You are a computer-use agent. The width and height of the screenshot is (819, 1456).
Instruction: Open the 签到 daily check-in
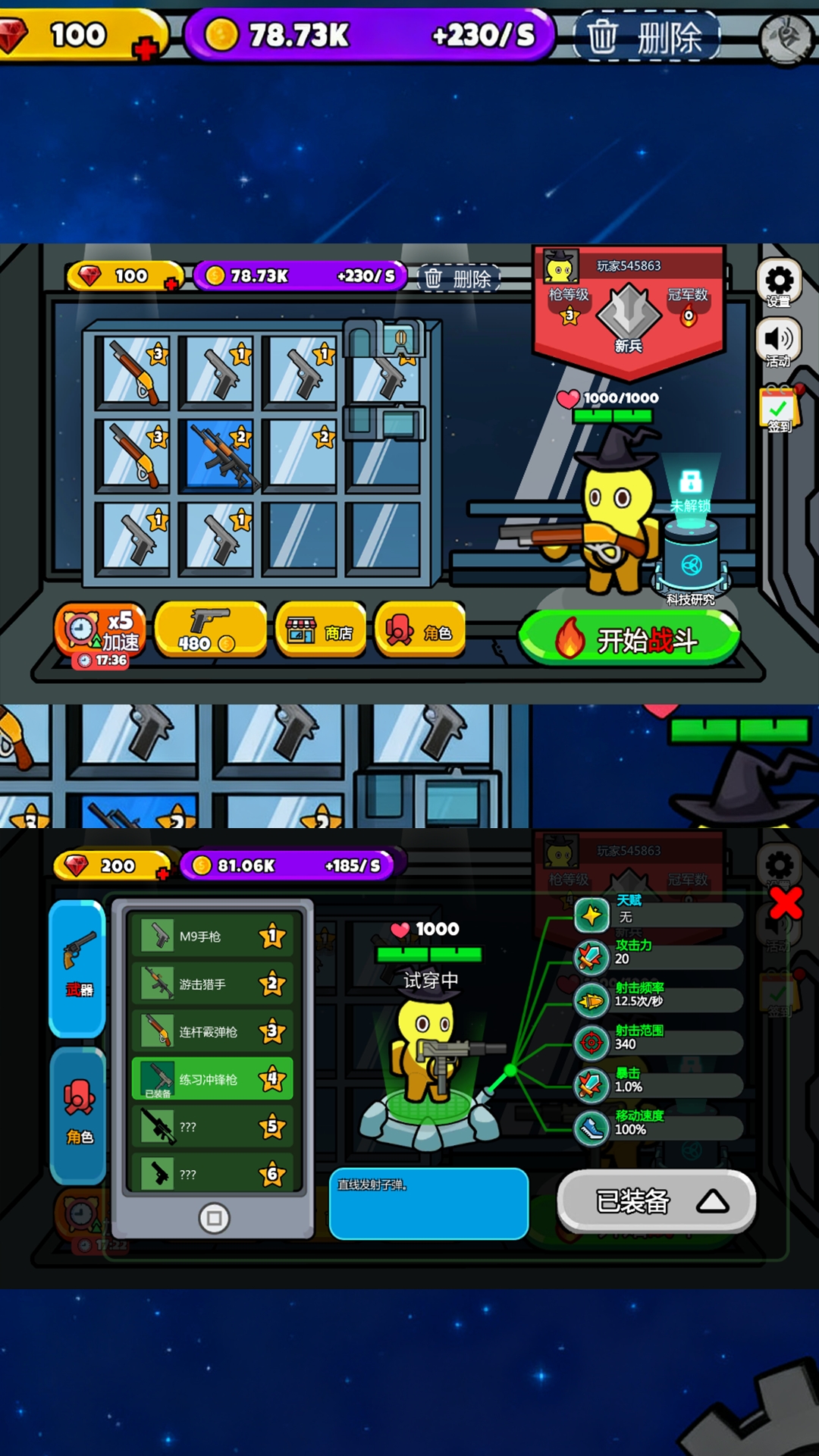779,410
